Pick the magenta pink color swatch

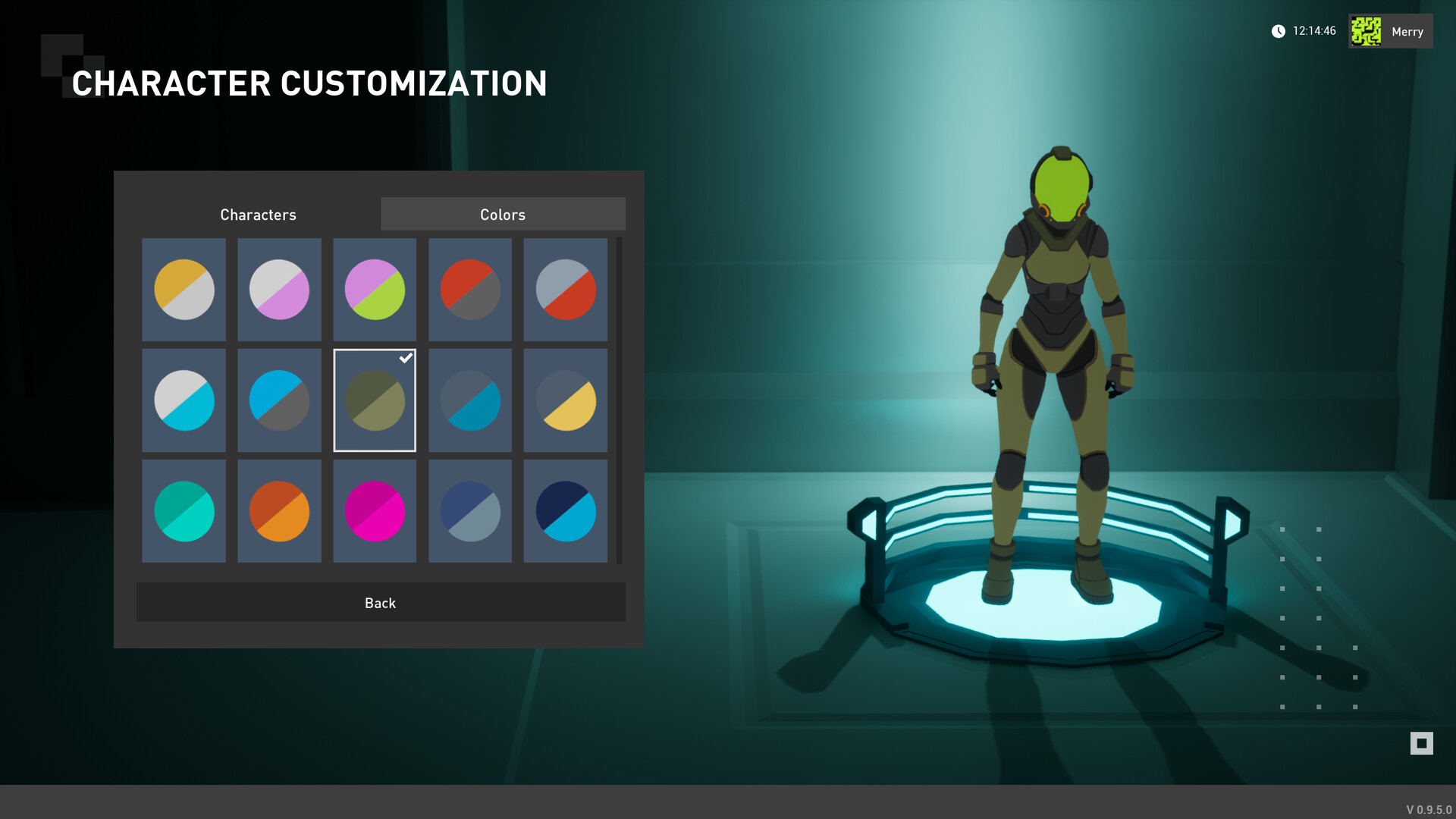coord(375,511)
